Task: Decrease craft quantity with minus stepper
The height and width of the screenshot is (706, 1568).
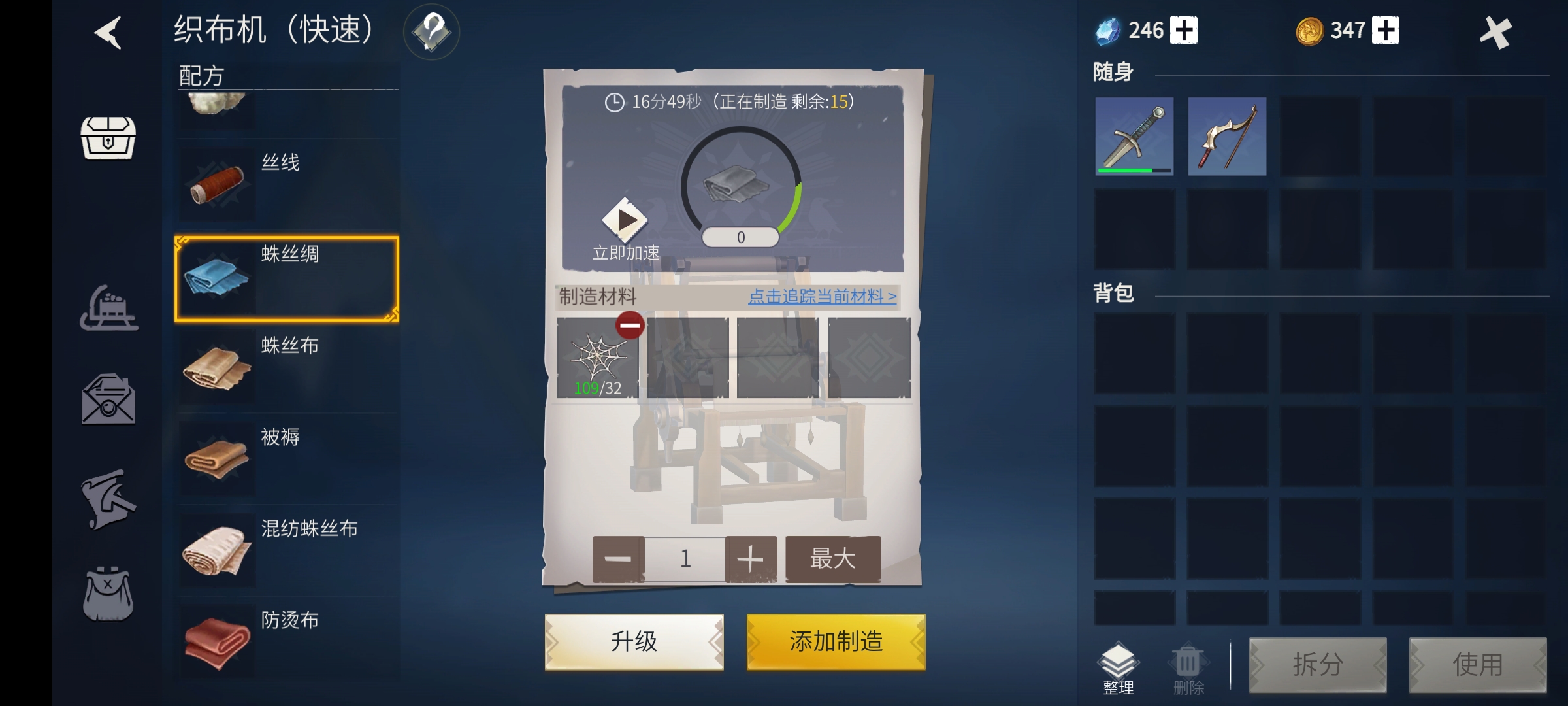Action: coord(618,558)
